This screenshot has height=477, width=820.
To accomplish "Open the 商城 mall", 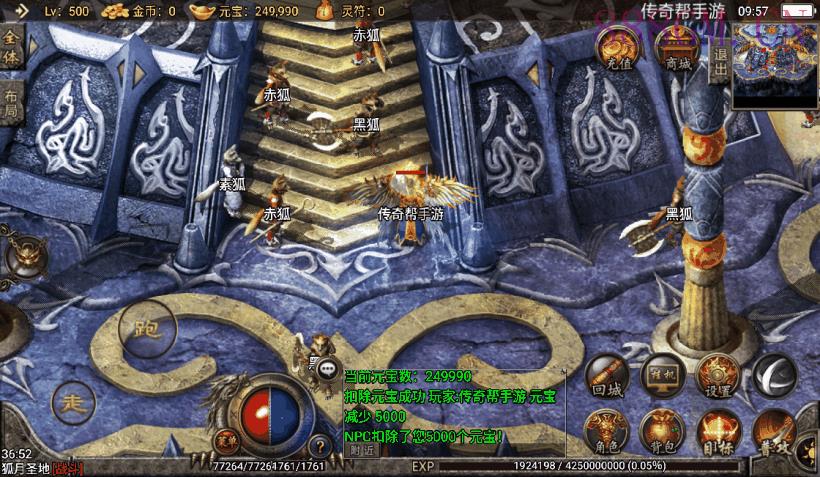I will point(677,49).
